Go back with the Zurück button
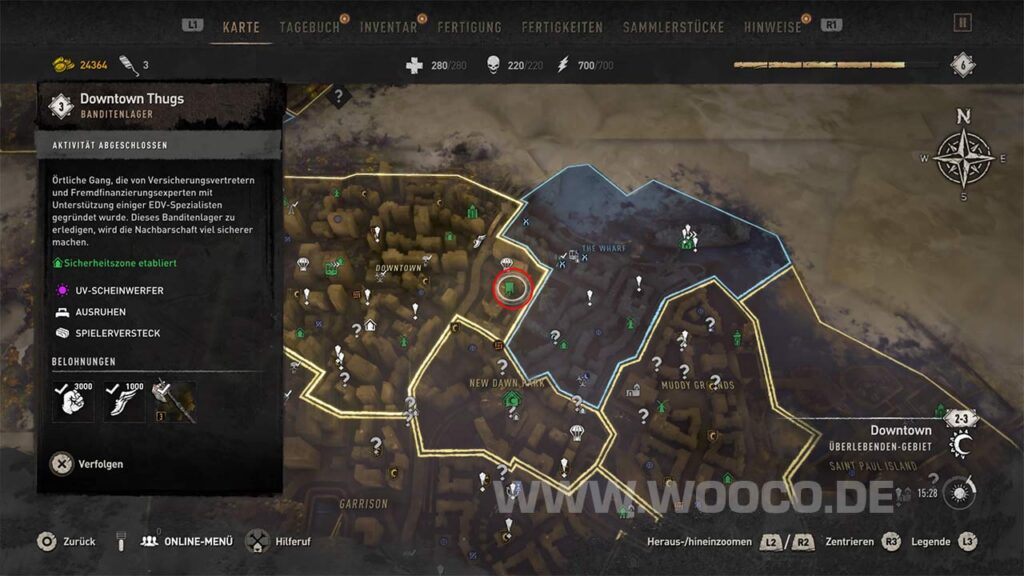The width and height of the screenshot is (1024, 576). pos(67,541)
